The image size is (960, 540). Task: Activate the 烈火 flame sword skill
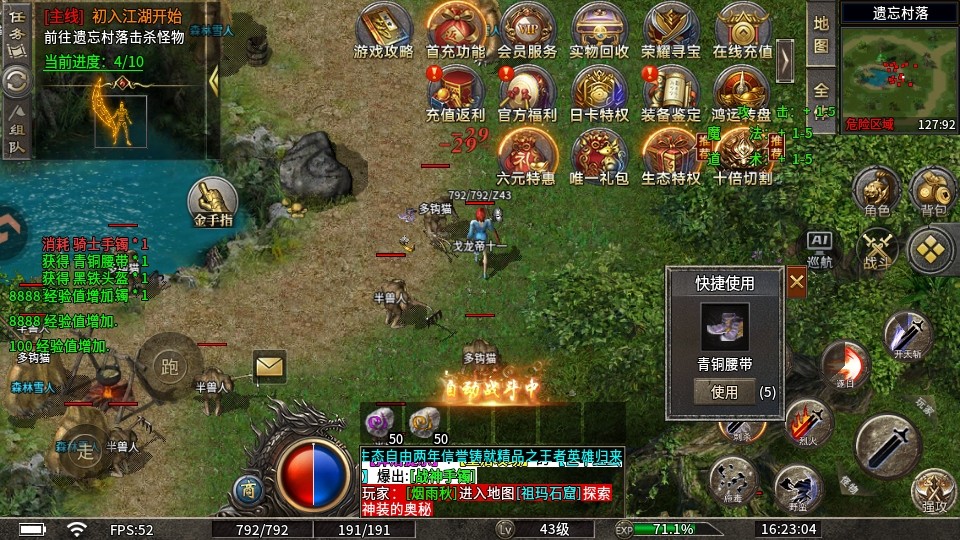(x=808, y=420)
